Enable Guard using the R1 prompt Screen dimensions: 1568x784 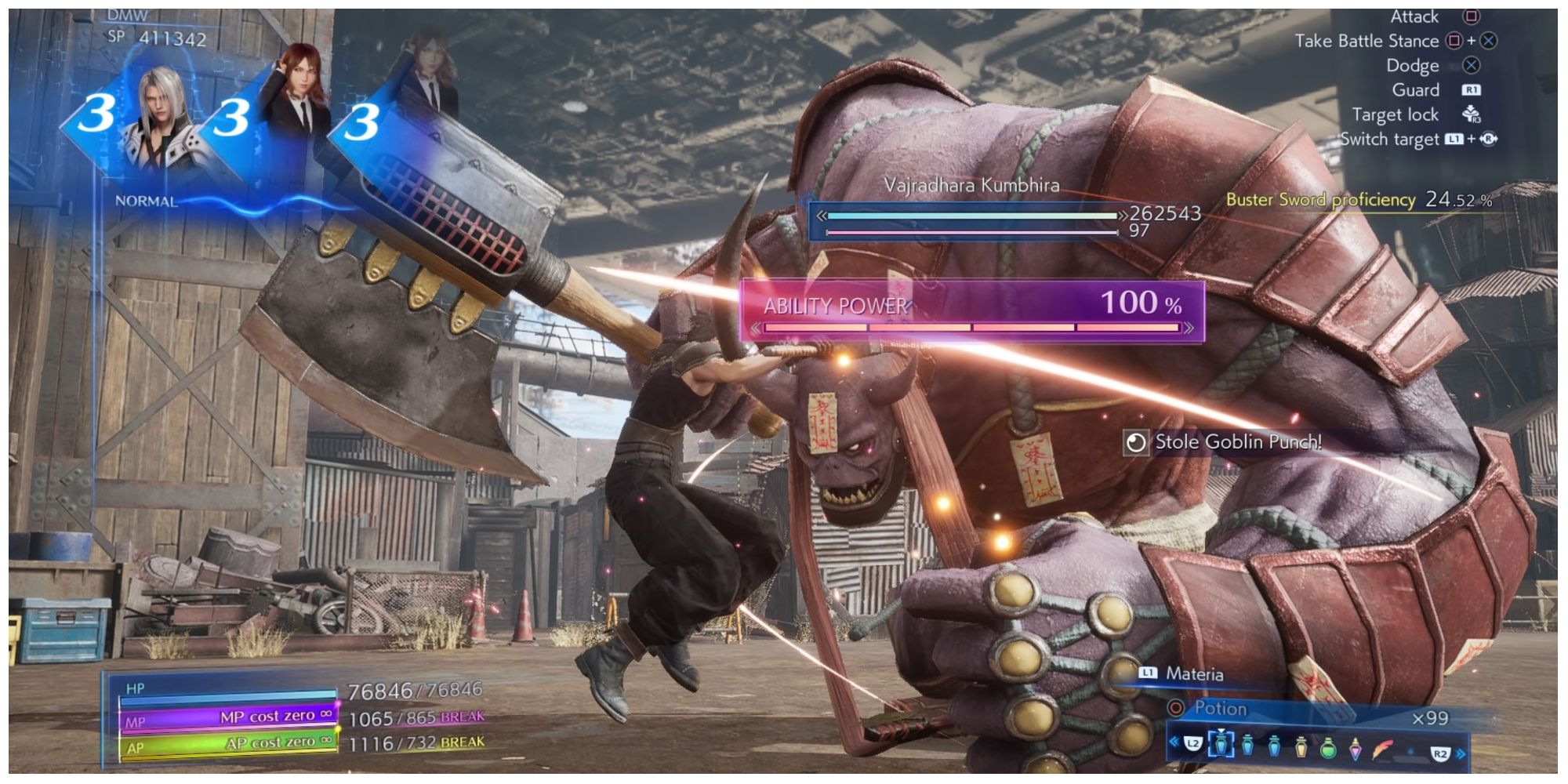pos(1472,91)
